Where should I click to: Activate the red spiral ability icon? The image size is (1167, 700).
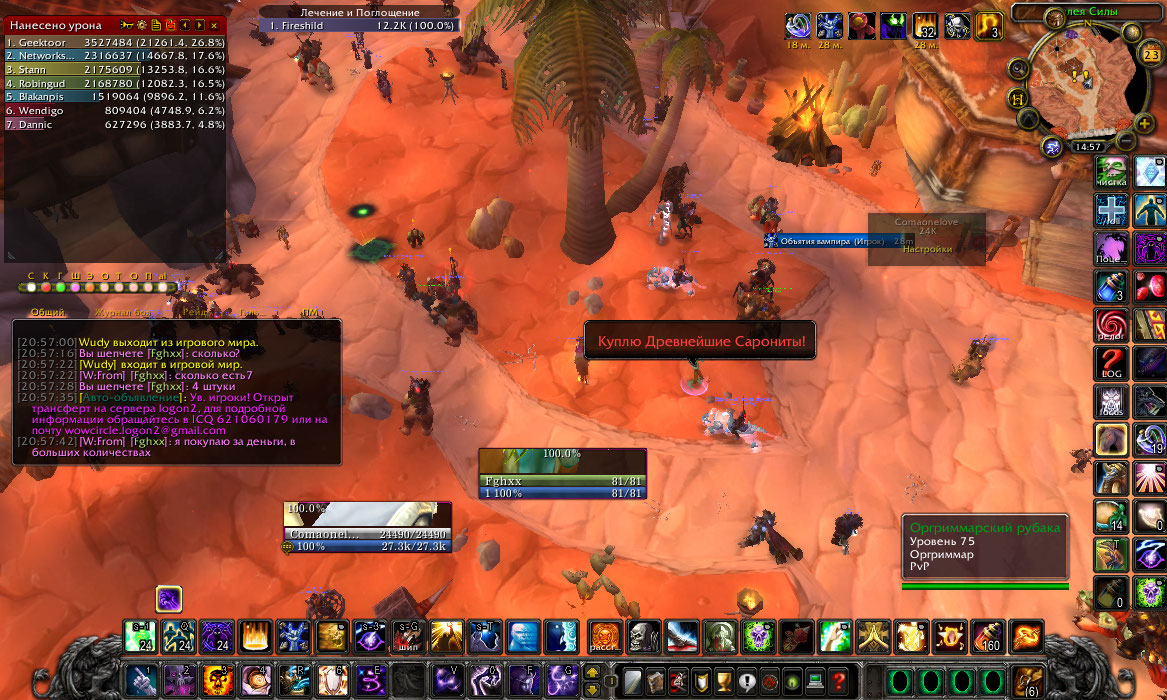[1112, 324]
